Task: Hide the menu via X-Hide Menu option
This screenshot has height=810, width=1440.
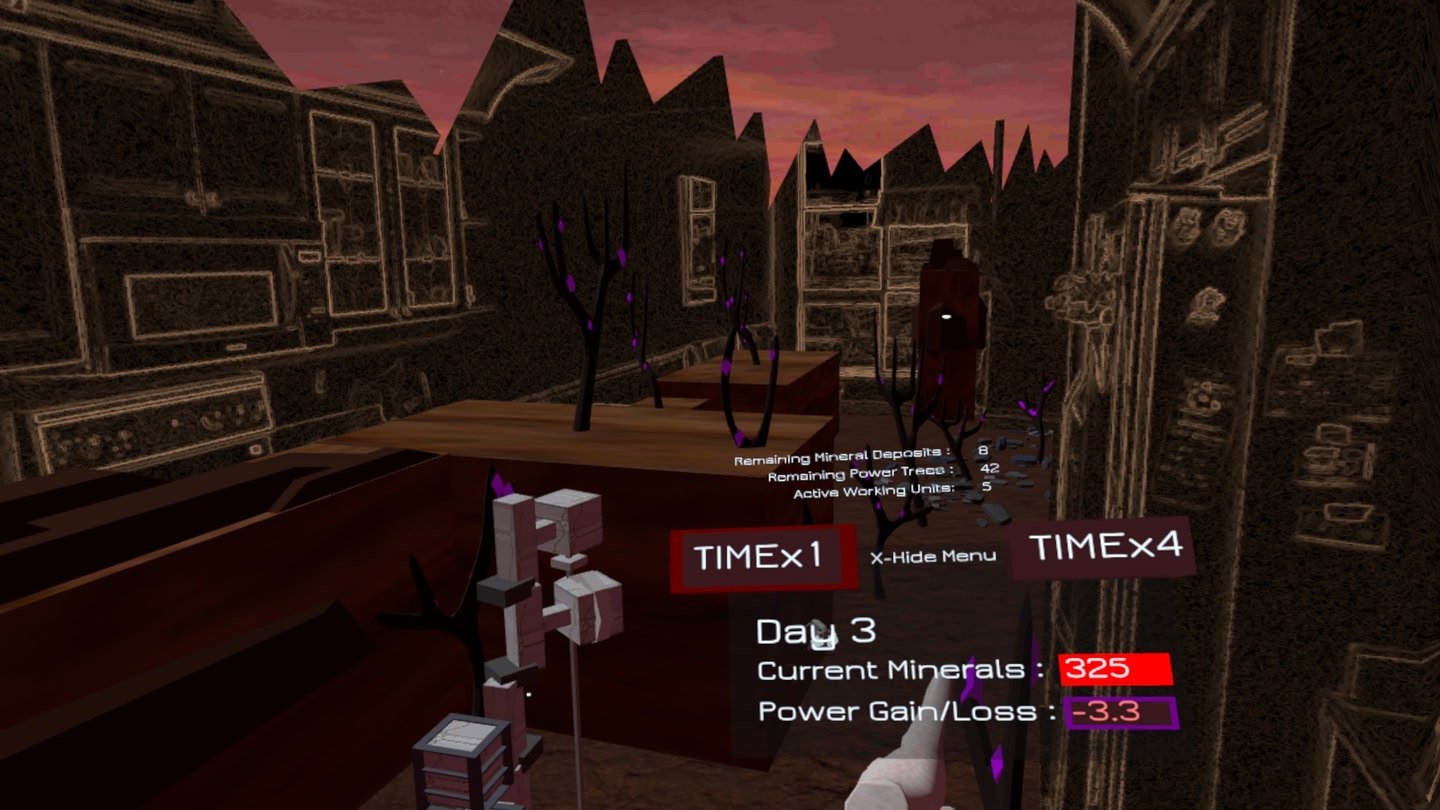Action: (x=932, y=556)
